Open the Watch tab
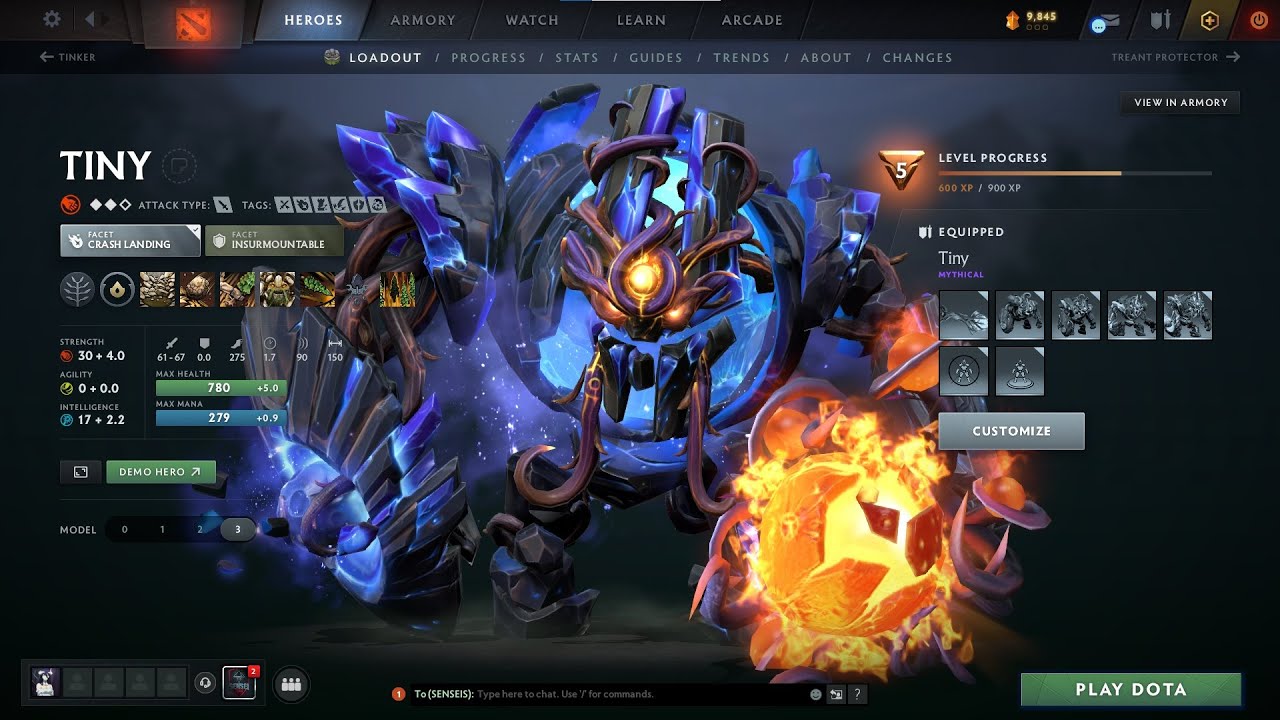The image size is (1280, 720). [532, 20]
